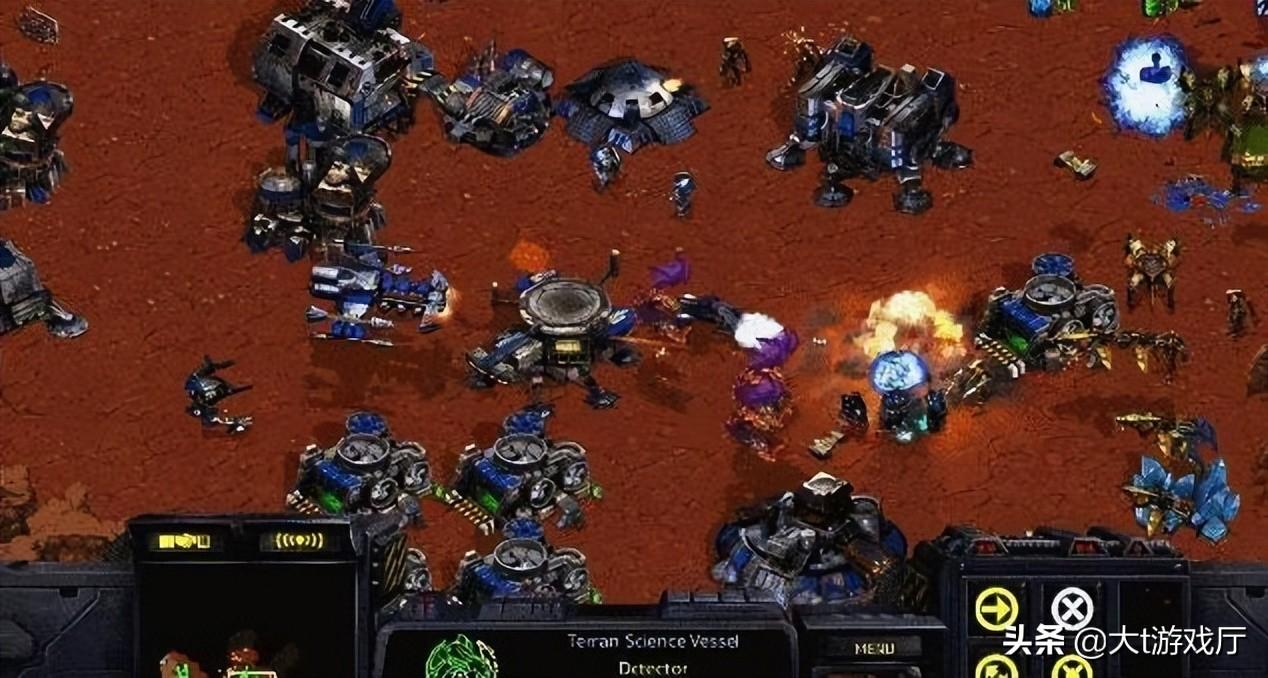
Task: Select the Move command arrow icon
Action: coord(996,608)
